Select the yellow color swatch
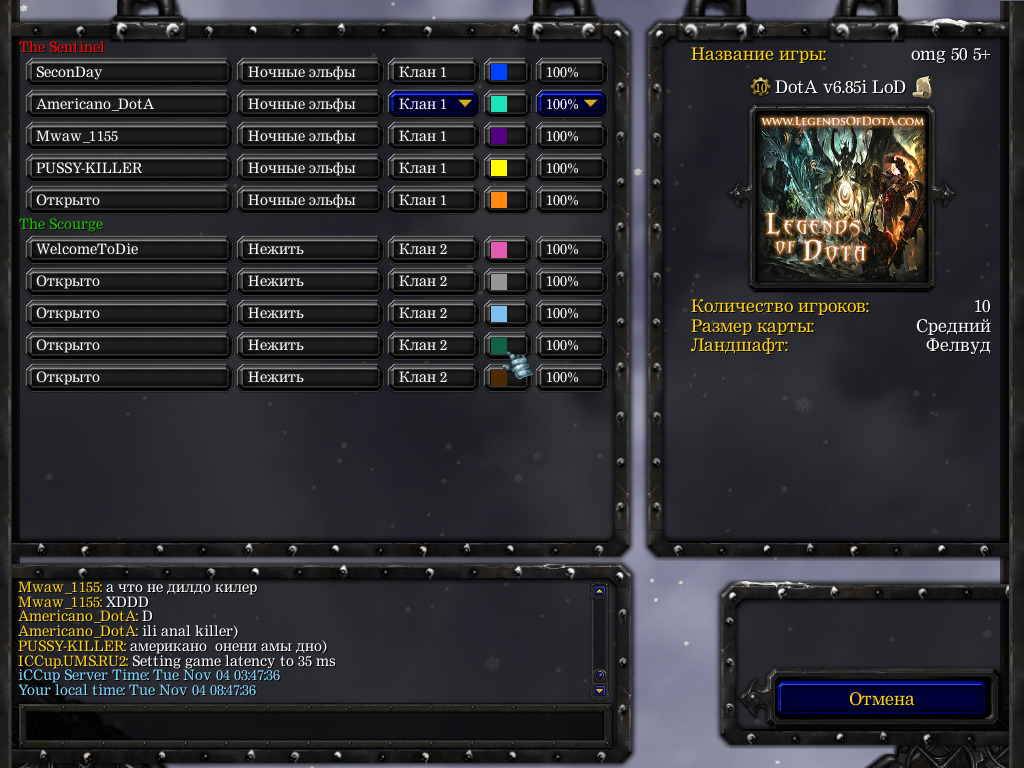 coord(505,168)
